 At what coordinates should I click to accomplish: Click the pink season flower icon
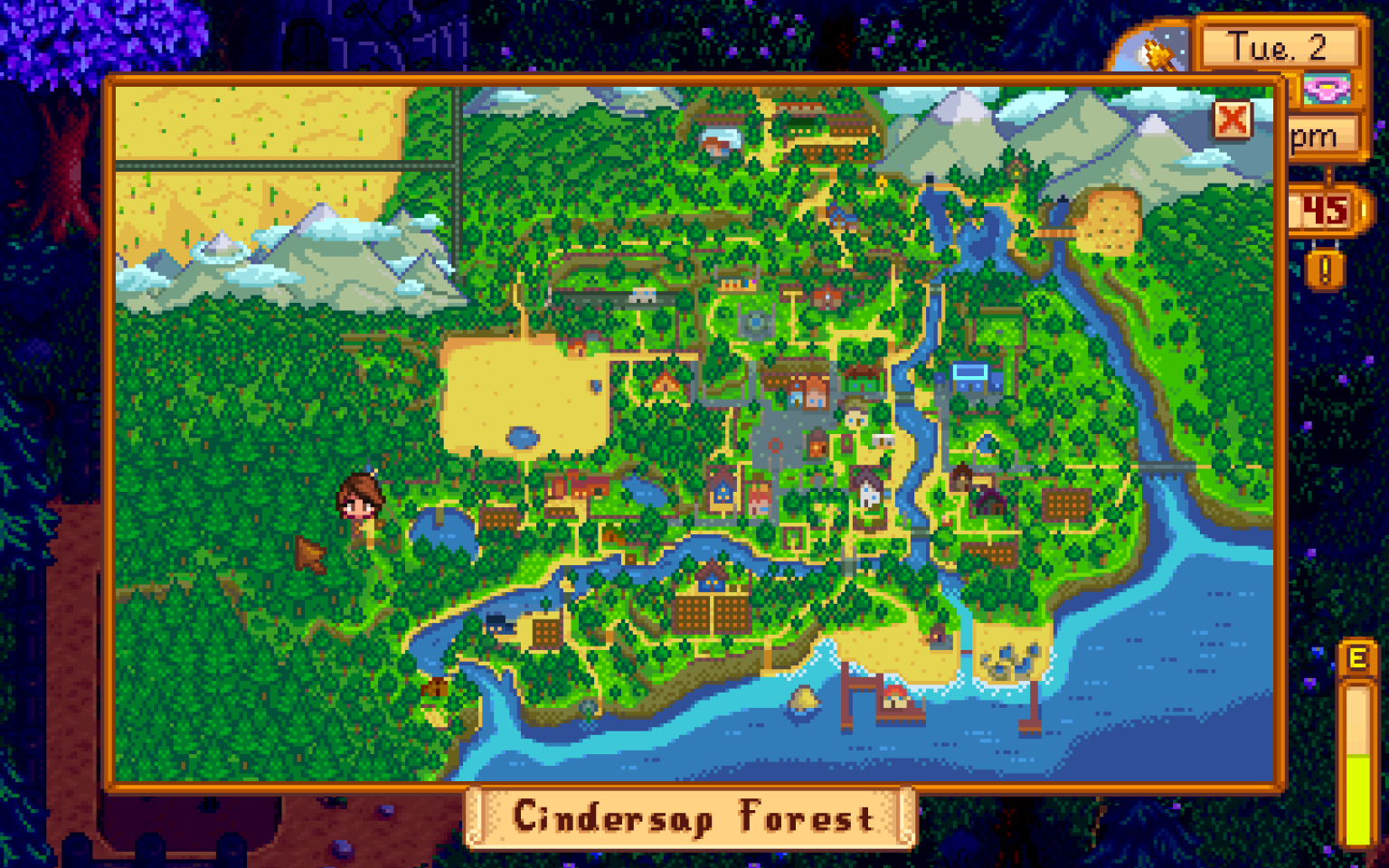[x=1326, y=86]
